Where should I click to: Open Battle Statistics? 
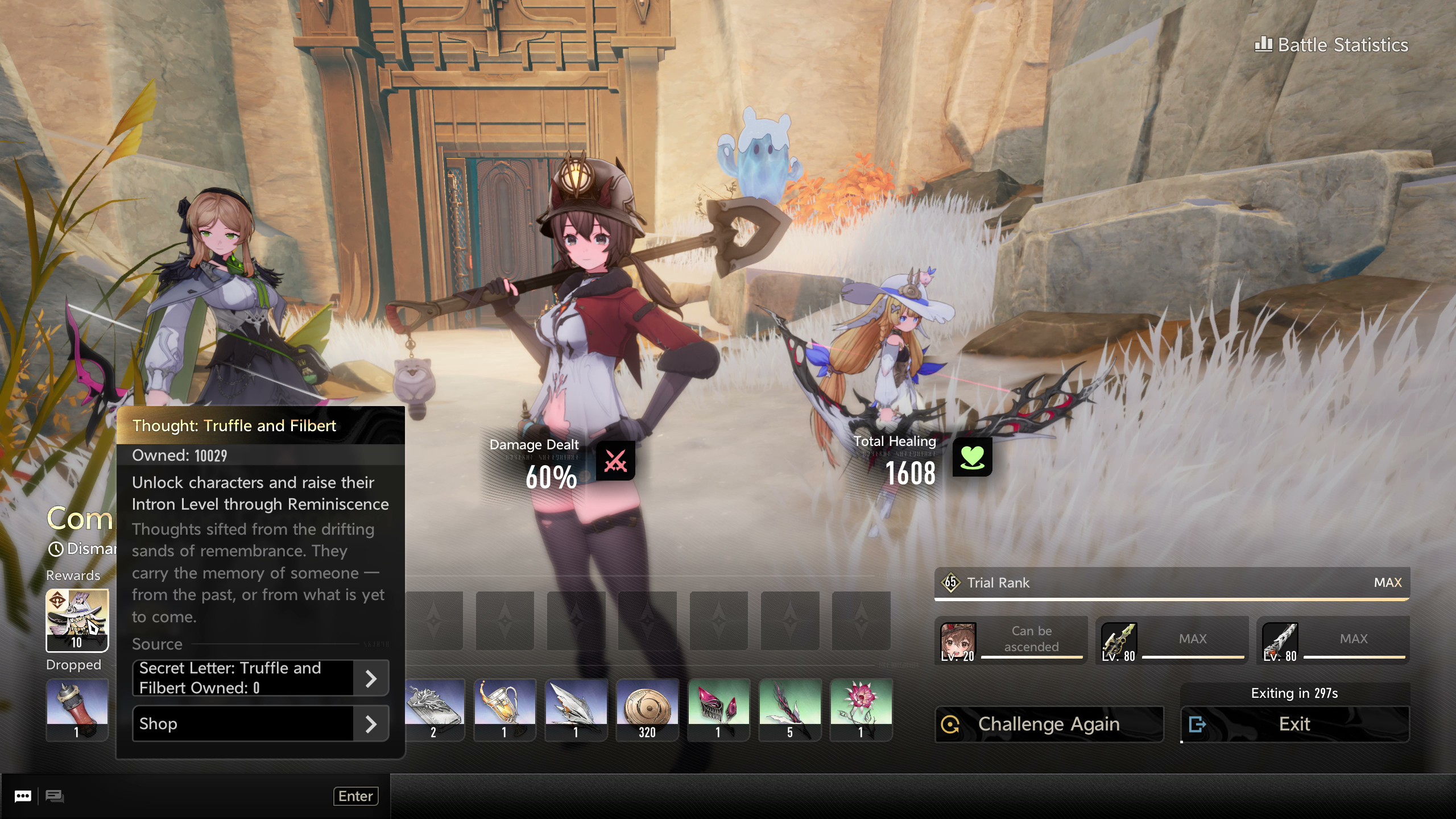click(x=1331, y=45)
